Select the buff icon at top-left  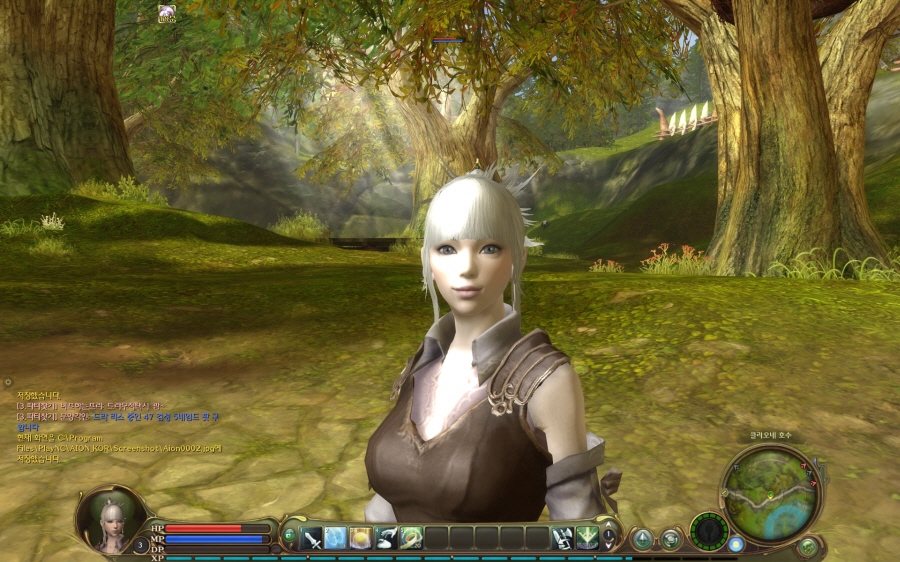click(x=167, y=12)
